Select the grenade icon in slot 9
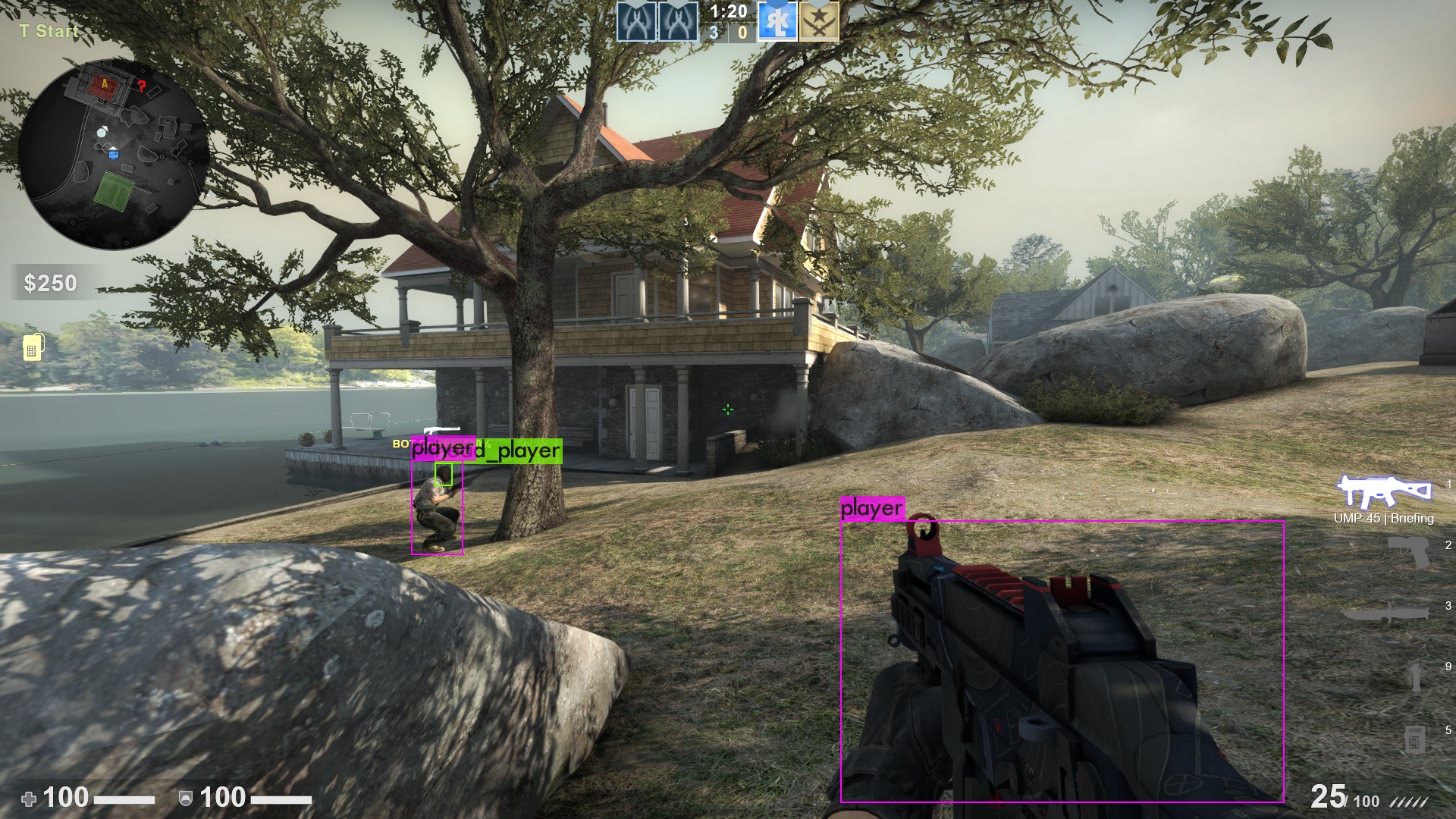The width and height of the screenshot is (1456, 819). (x=1415, y=673)
